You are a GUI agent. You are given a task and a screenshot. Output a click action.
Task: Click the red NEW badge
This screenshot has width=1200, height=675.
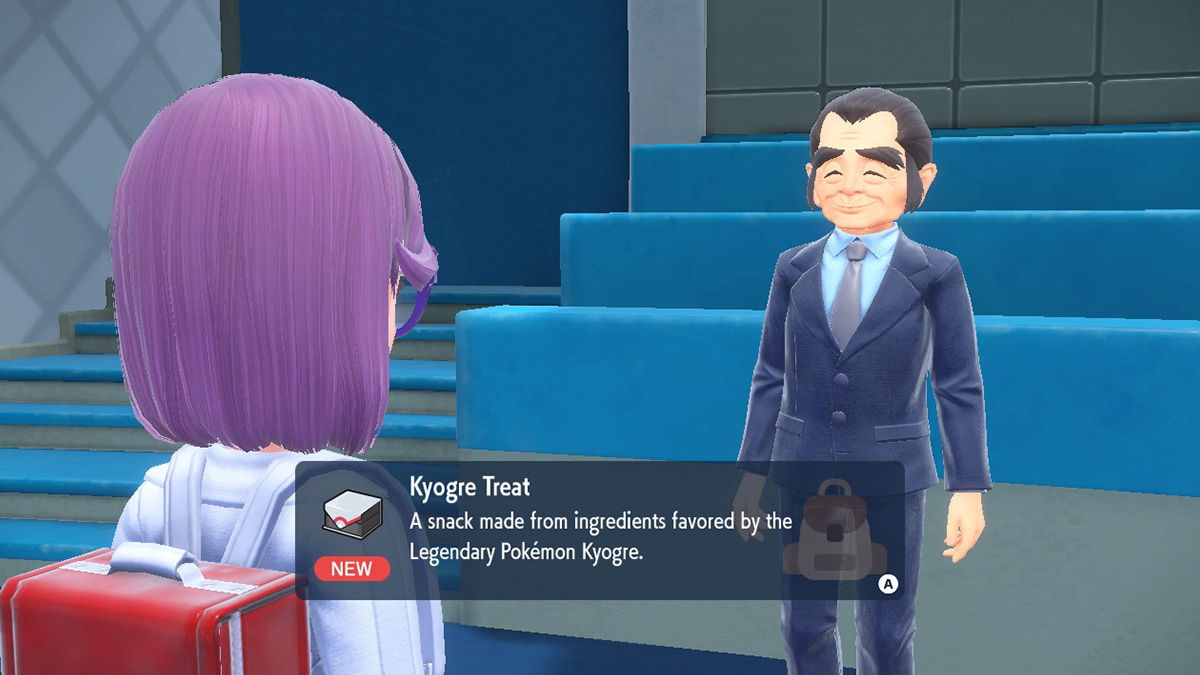coord(351,569)
